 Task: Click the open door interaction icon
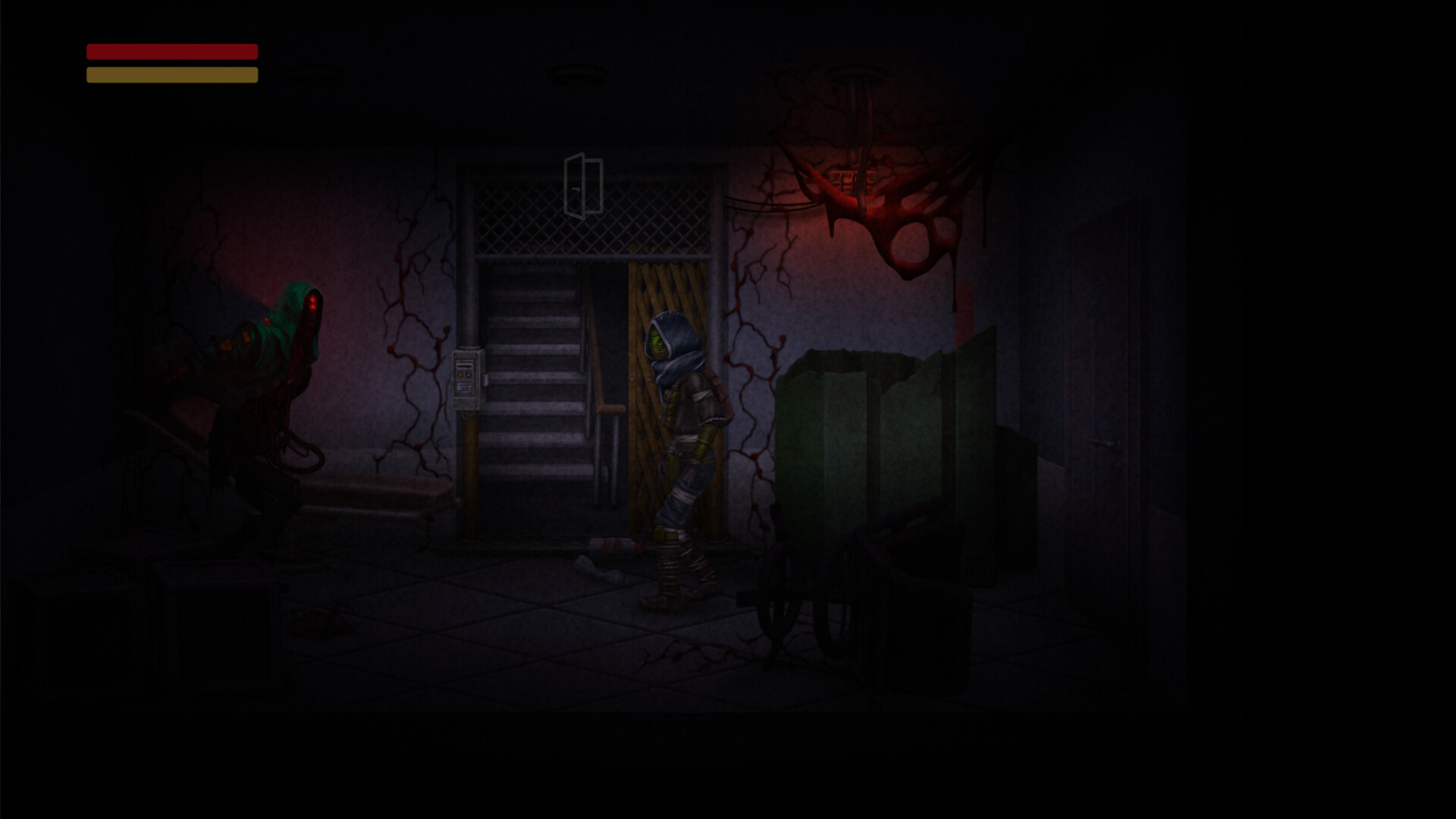click(x=582, y=184)
